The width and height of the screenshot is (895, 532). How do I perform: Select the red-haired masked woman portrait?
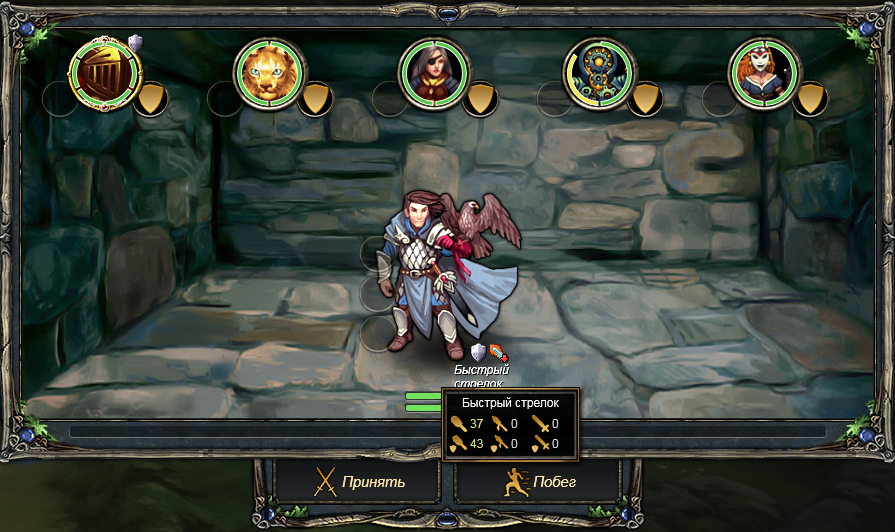tap(764, 73)
